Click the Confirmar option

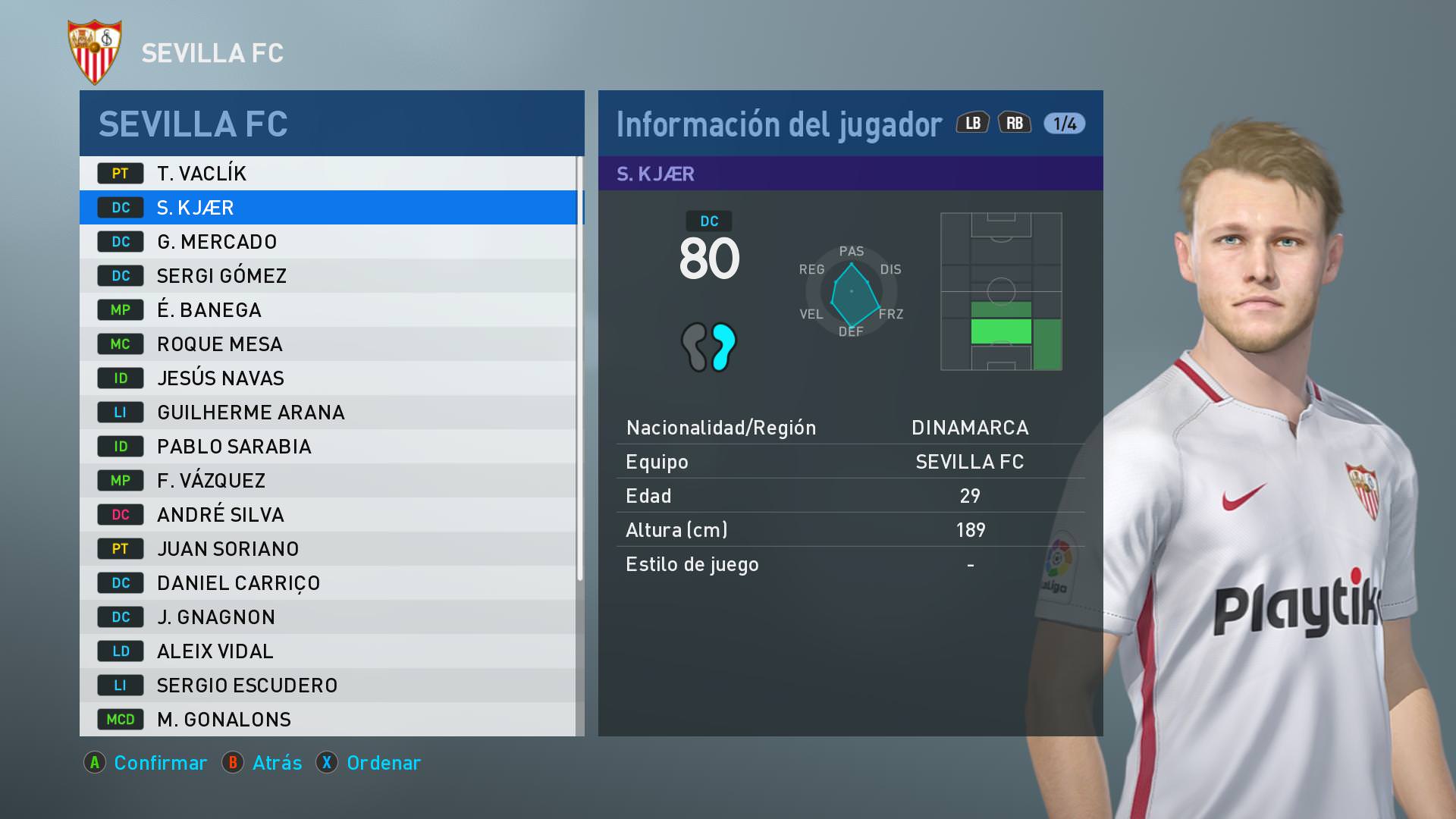160,763
